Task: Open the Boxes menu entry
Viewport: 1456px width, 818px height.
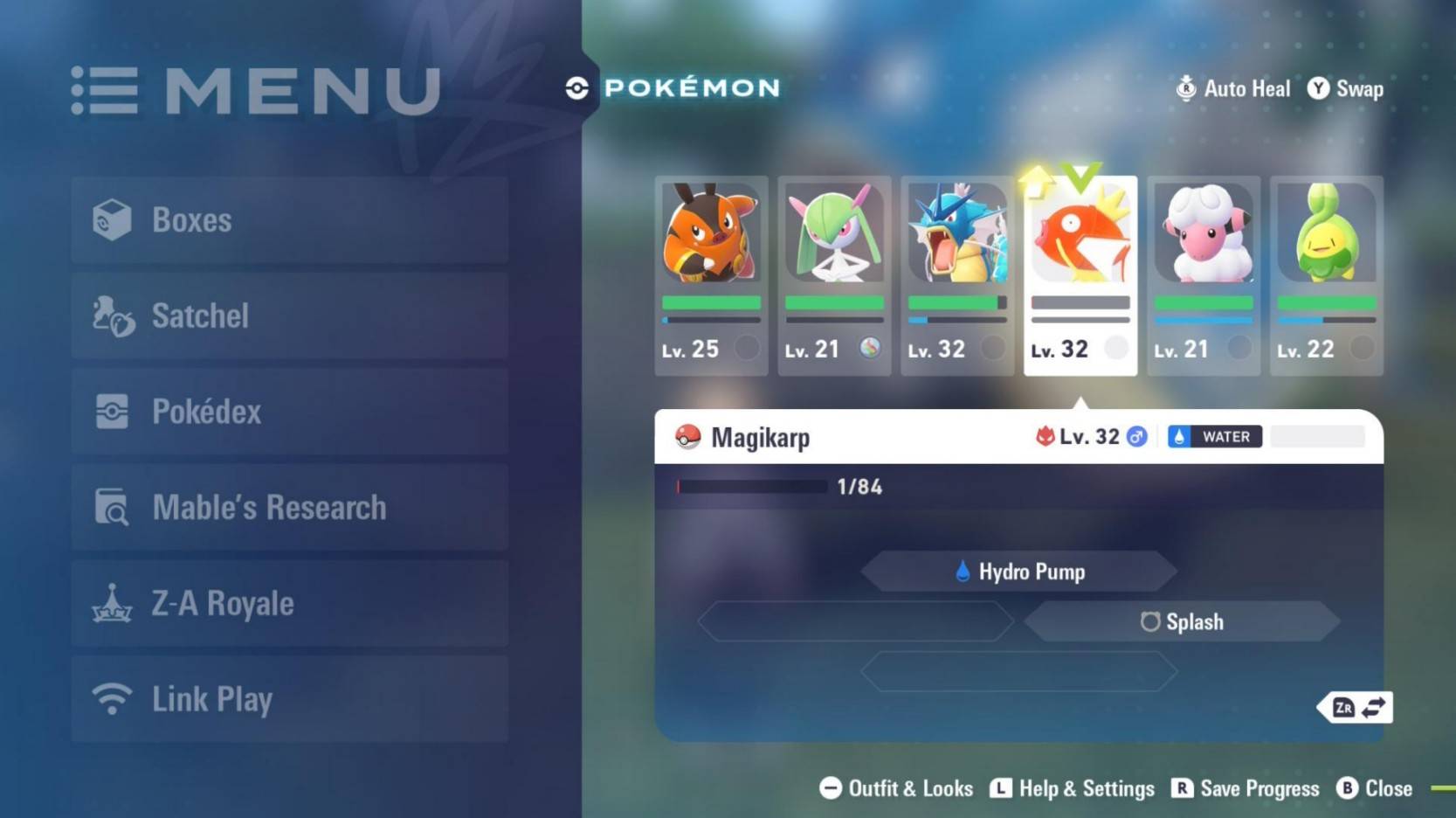Action: pyautogui.click(x=289, y=220)
